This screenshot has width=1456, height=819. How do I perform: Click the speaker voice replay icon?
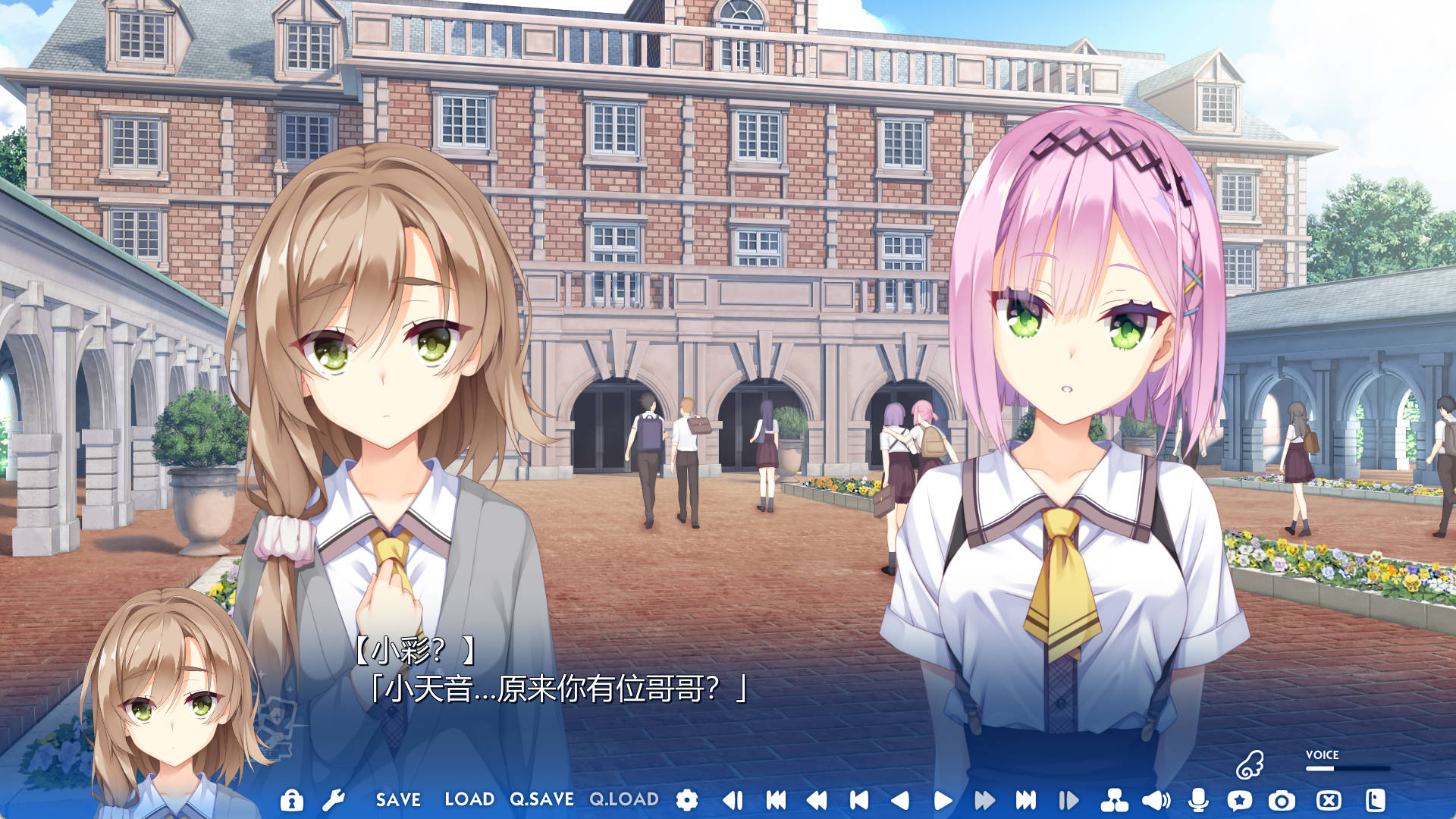[1156, 800]
